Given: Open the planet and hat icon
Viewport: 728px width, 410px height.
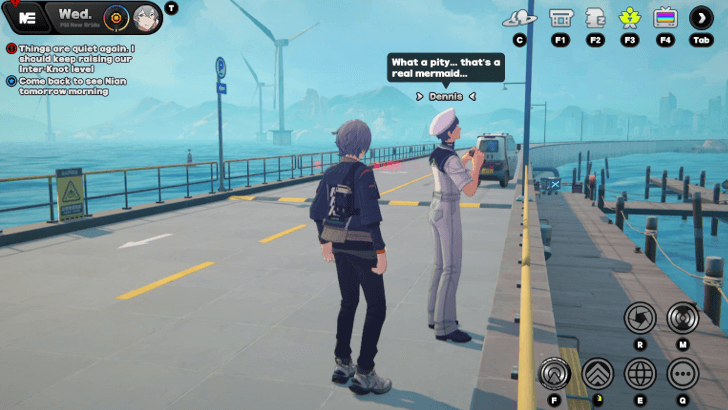Looking at the screenshot, I should (519, 17).
